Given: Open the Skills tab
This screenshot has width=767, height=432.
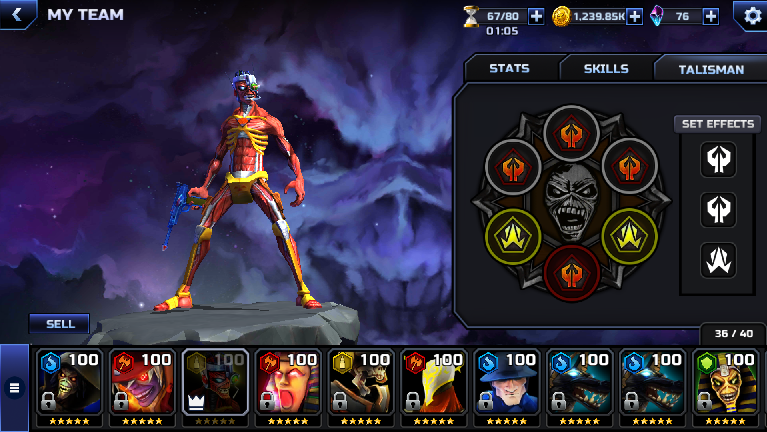Looking at the screenshot, I should (606, 69).
